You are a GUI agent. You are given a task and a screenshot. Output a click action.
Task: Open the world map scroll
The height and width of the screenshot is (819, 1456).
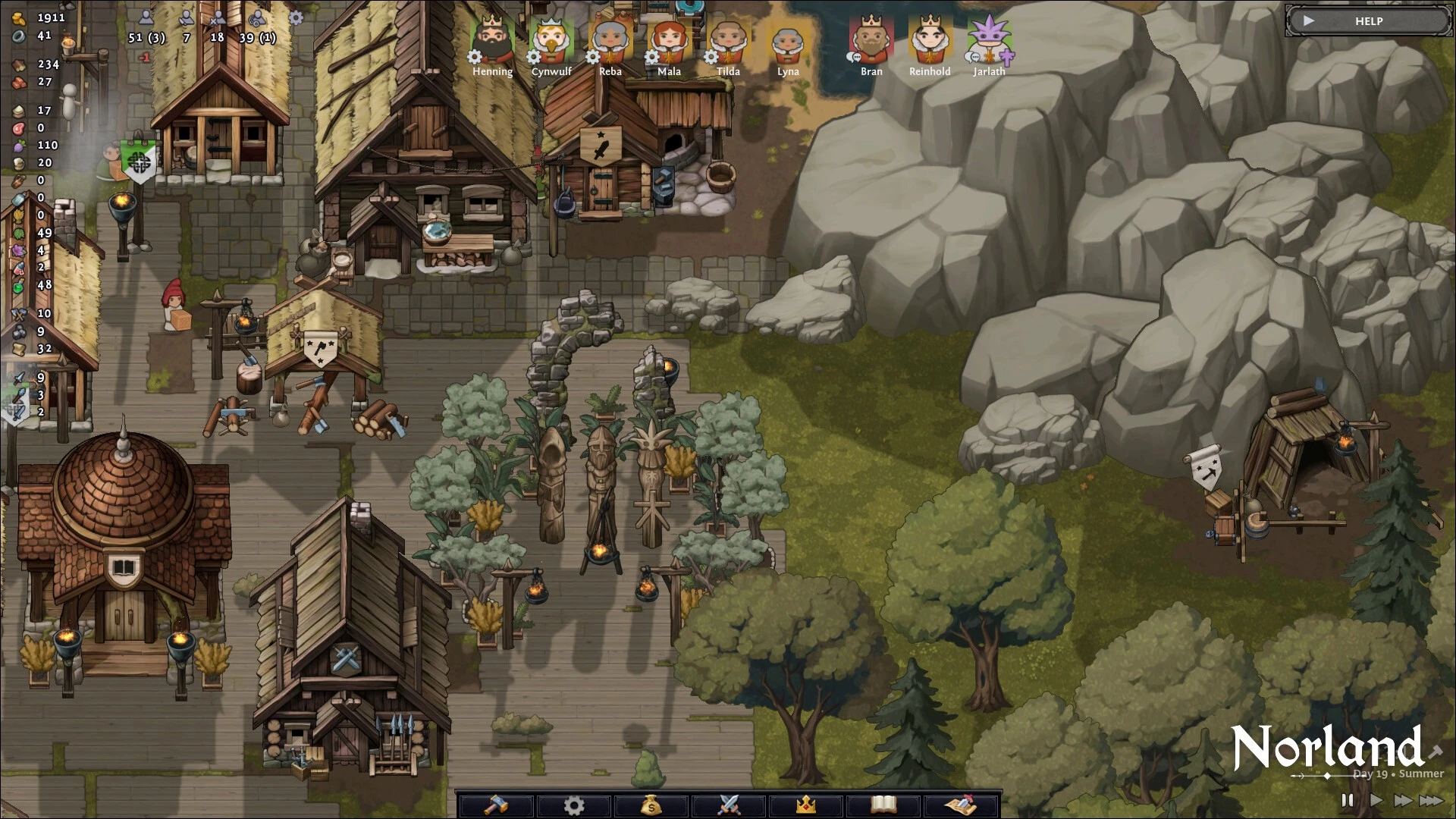pos(961,805)
